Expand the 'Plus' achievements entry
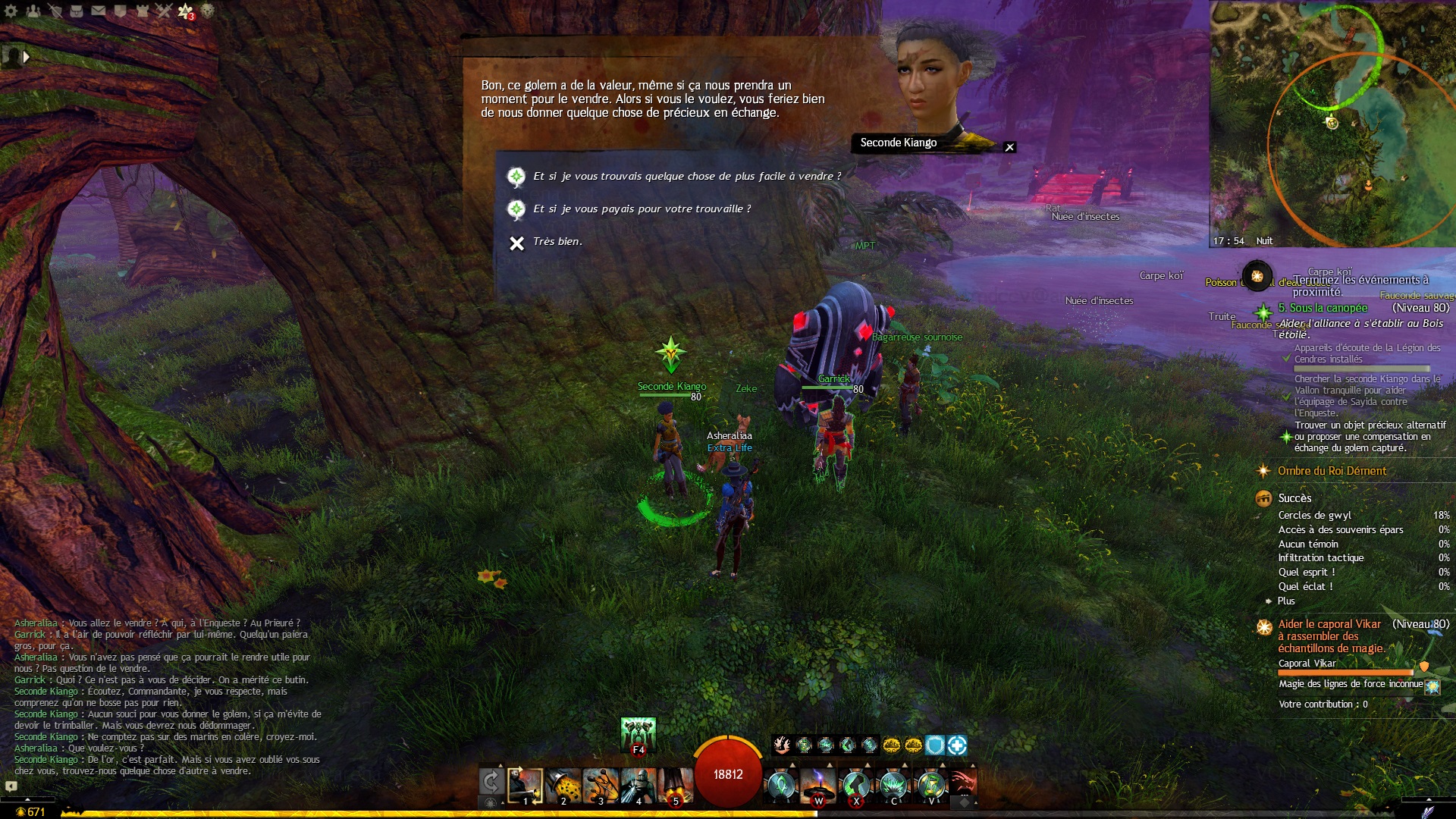This screenshot has height=819, width=1456. click(x=1286, y=601)
